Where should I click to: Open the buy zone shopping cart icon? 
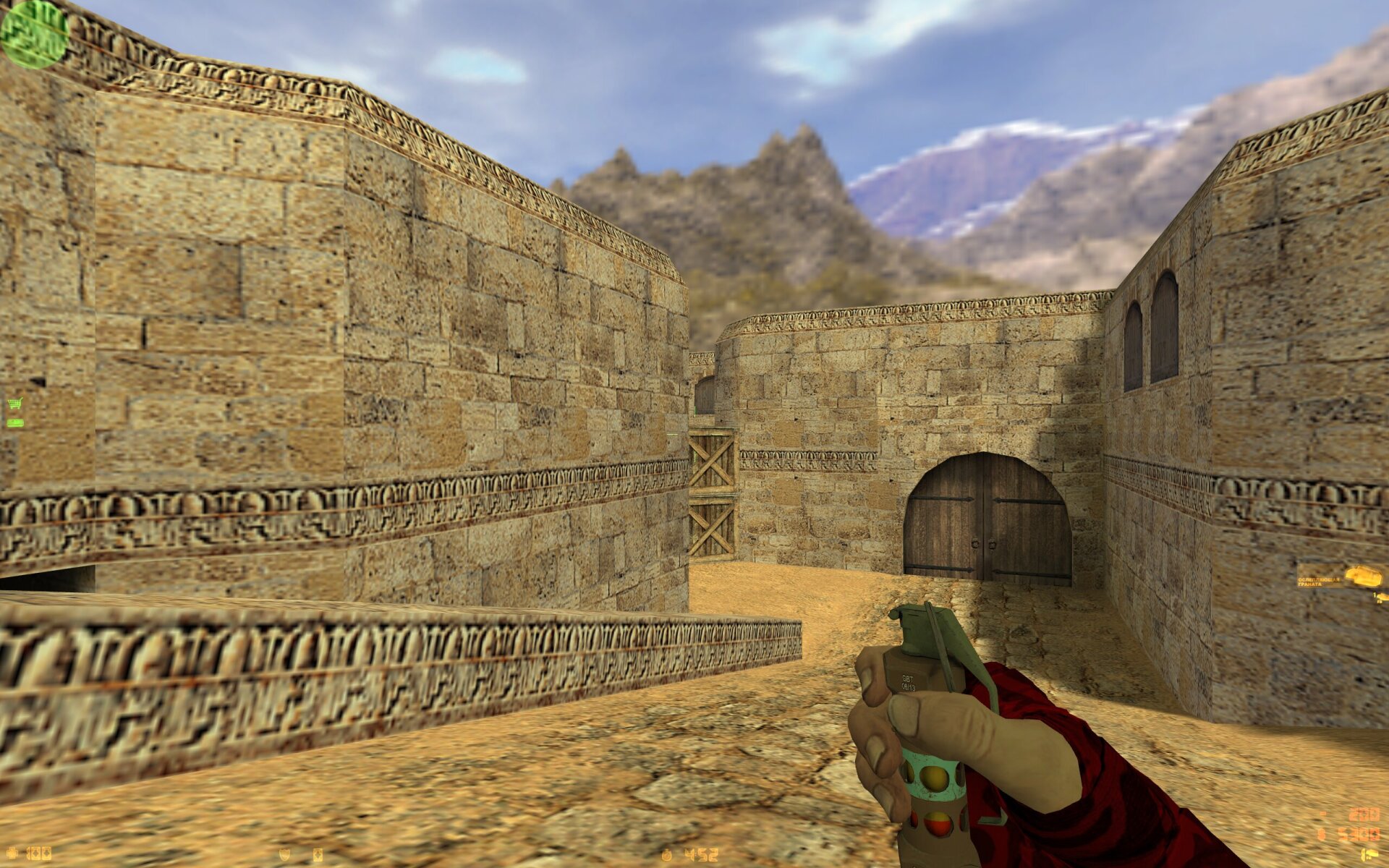pyautogui.click(x=14, y=404)
